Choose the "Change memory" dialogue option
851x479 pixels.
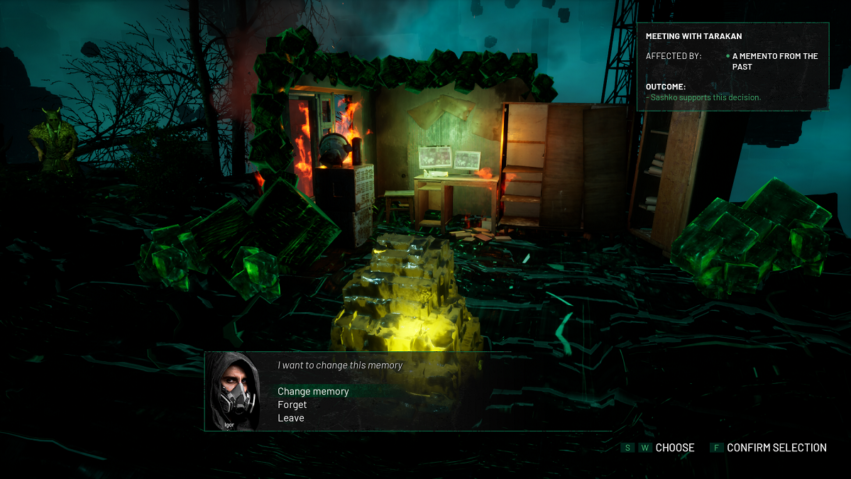[313, 391]
